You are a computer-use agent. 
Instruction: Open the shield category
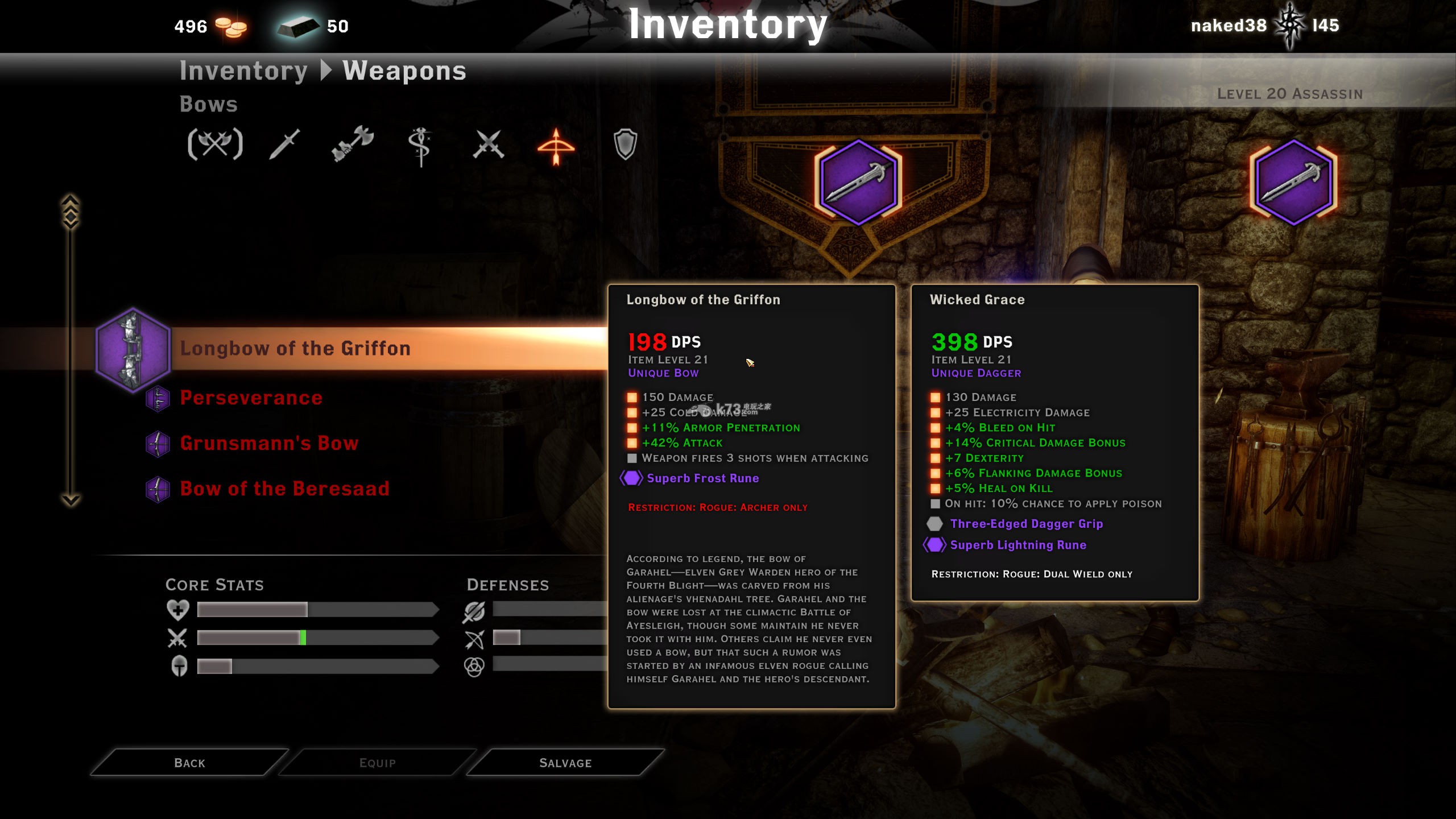[x=625, y=144]
